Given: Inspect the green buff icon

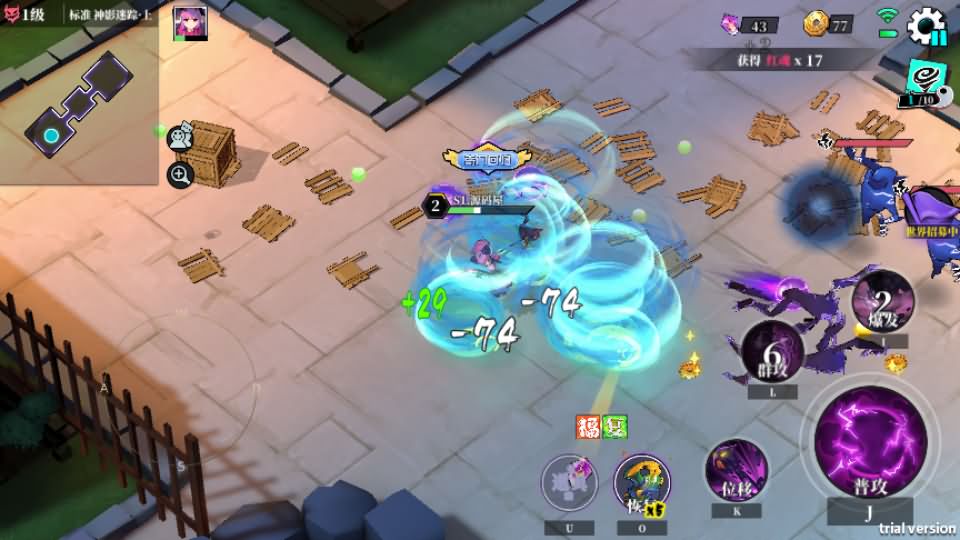Looking at the screenshot, I should 613,427.
